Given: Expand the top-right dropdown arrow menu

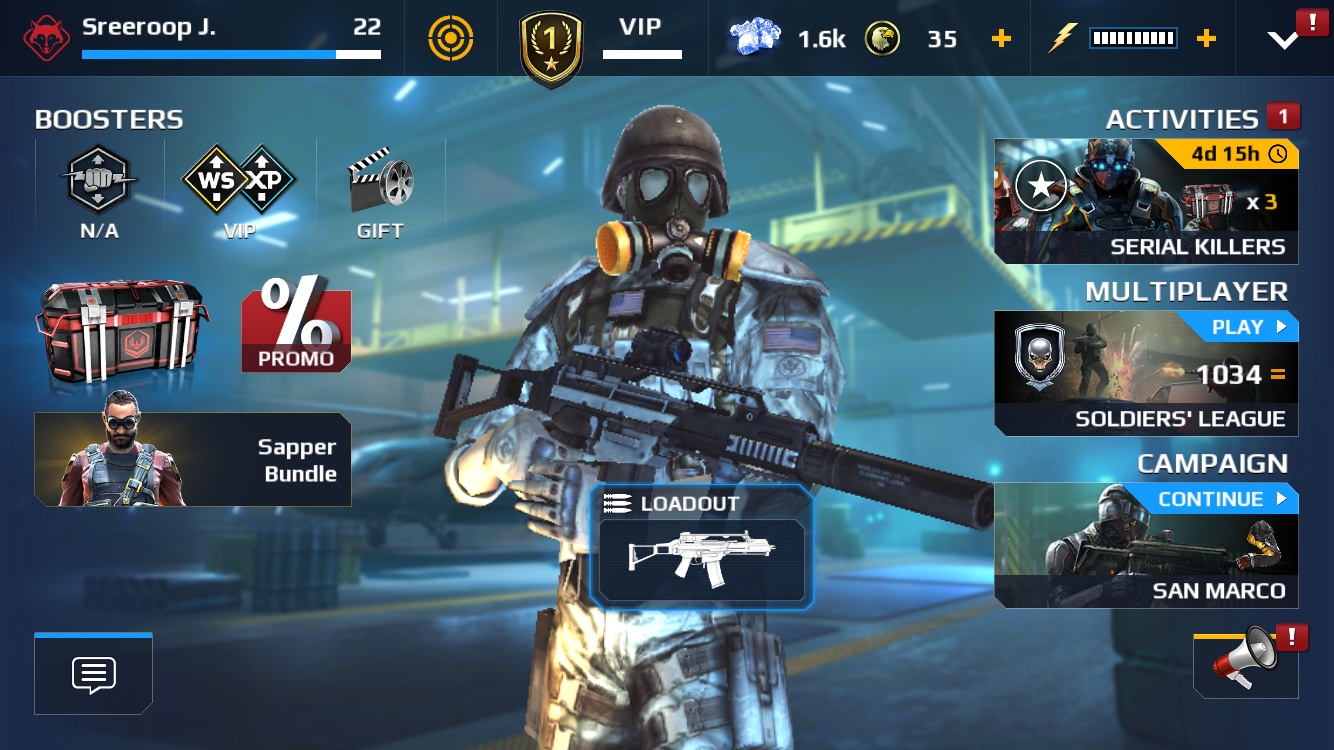Looking at the screenshot, I should (1282, 39).
